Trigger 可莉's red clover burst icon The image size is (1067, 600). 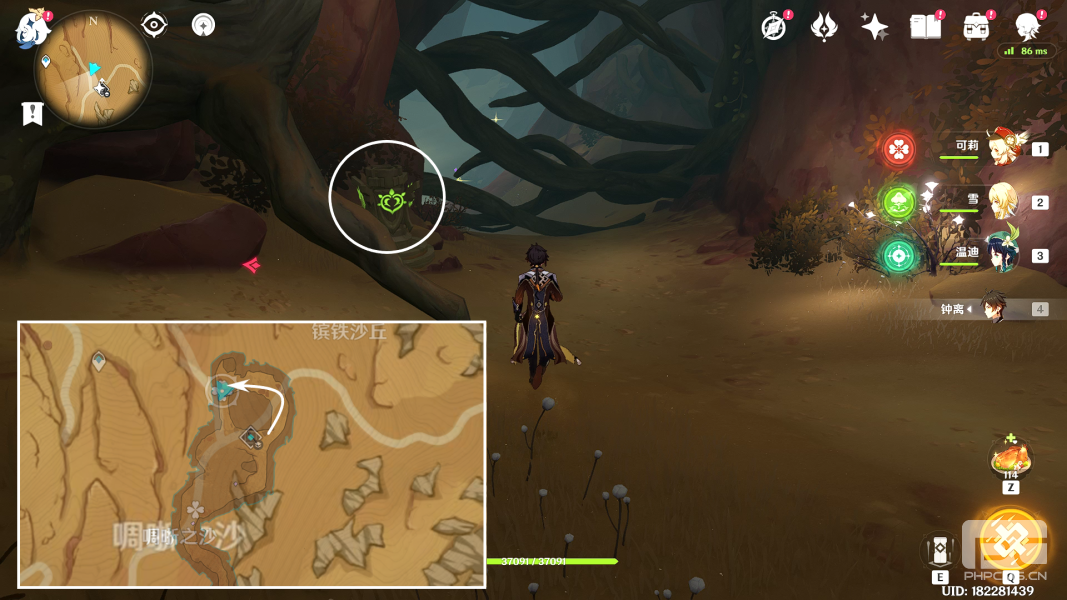(x=899, y=150)
